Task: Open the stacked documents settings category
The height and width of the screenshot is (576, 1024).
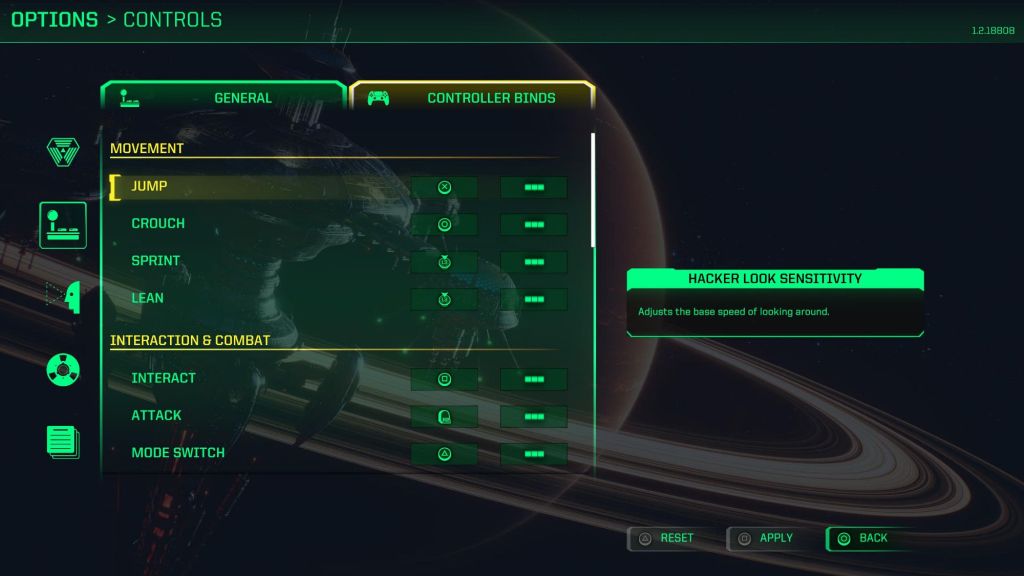Action: coord(63,442)
